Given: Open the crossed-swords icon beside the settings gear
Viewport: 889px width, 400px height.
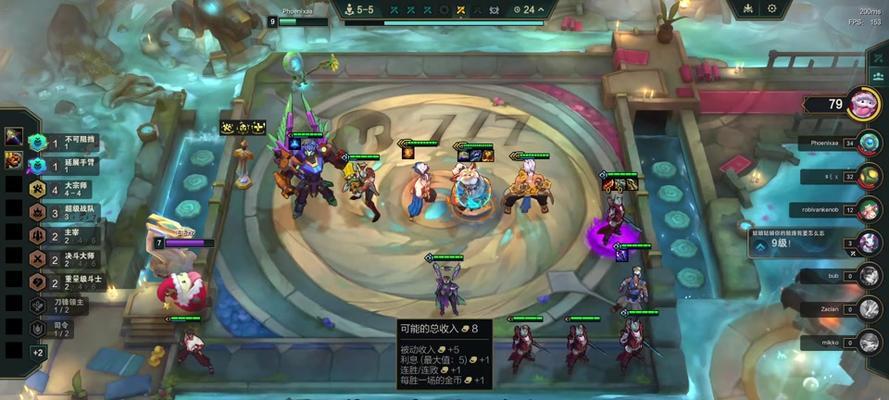Looking at the screenshot, I should pos(748,8).
